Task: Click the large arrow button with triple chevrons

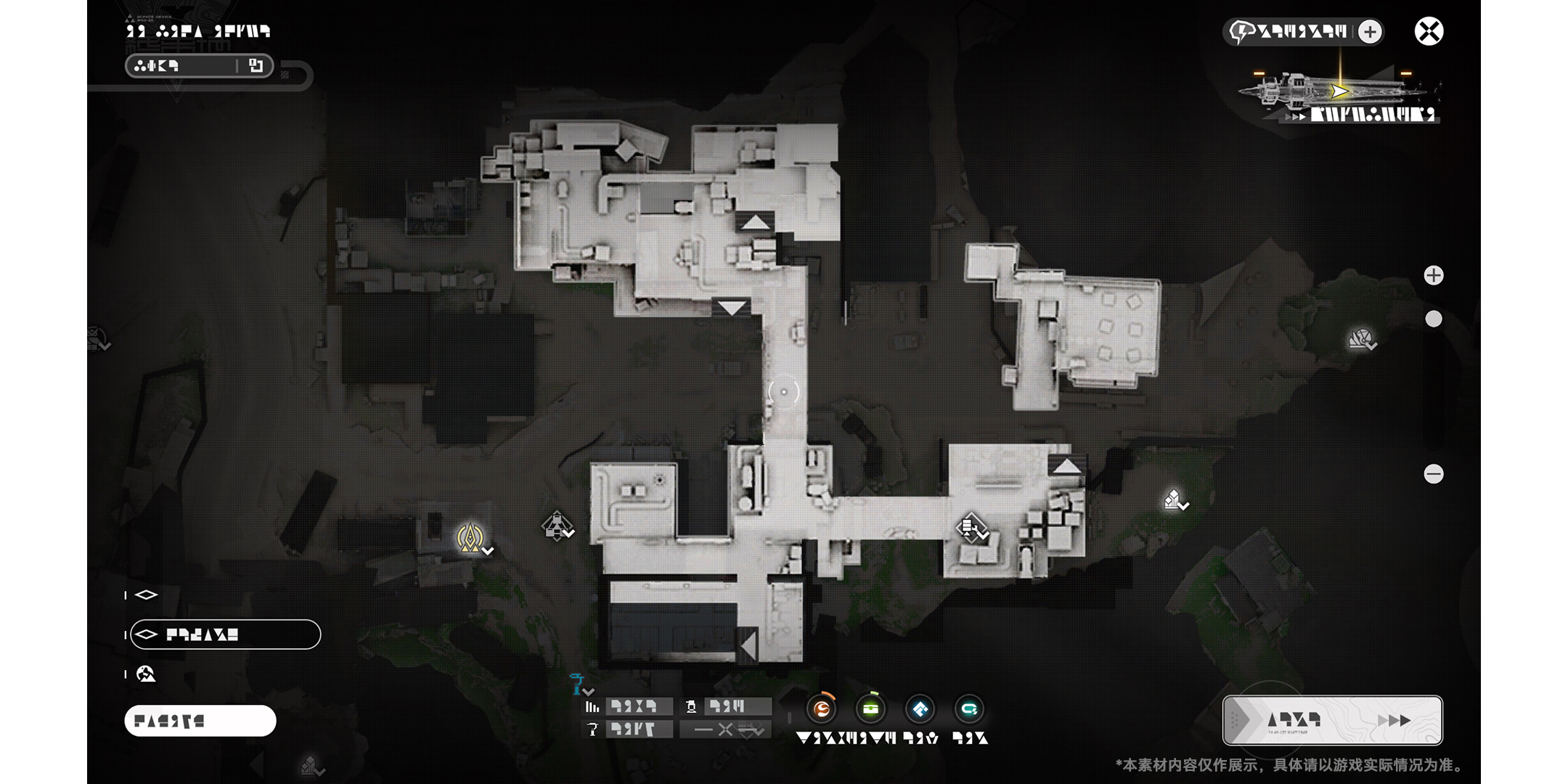Action: pos(1332,720)
